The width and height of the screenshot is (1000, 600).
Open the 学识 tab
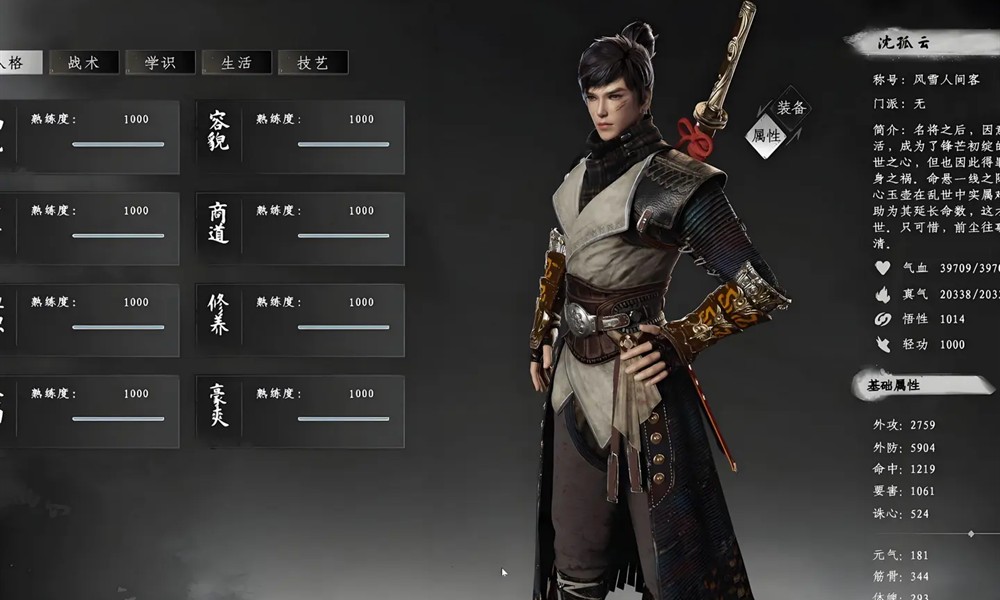tap(160, 62)
